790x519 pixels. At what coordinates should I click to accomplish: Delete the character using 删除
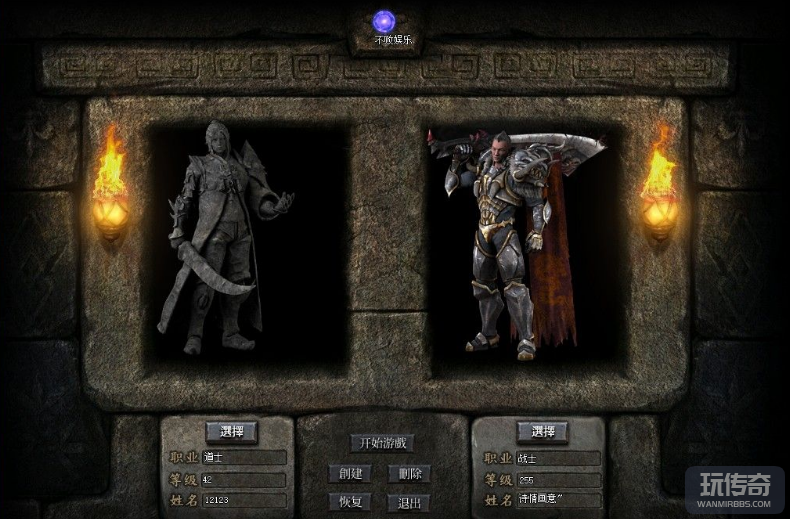click(x=409, y=473)
